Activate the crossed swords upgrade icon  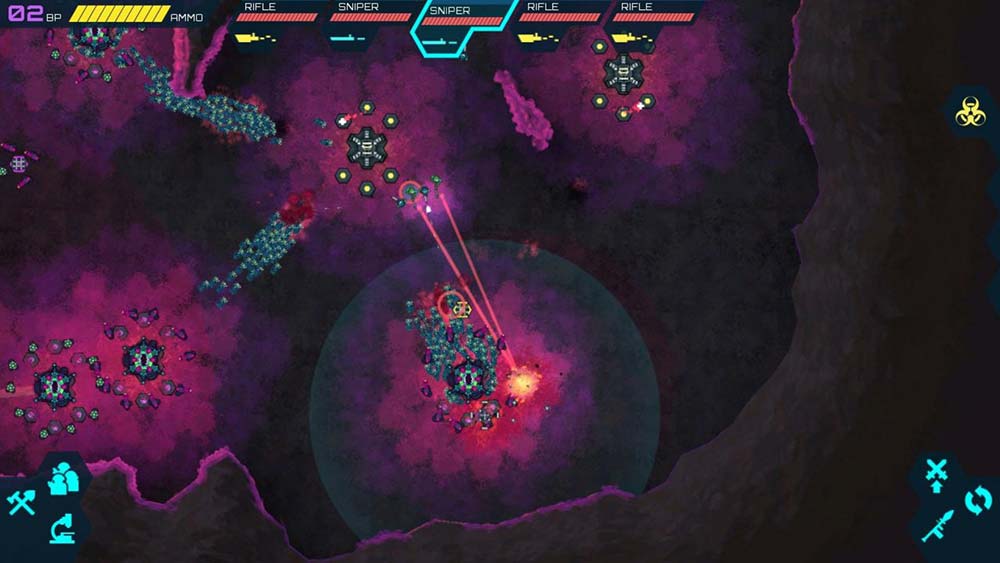point(936,473)
